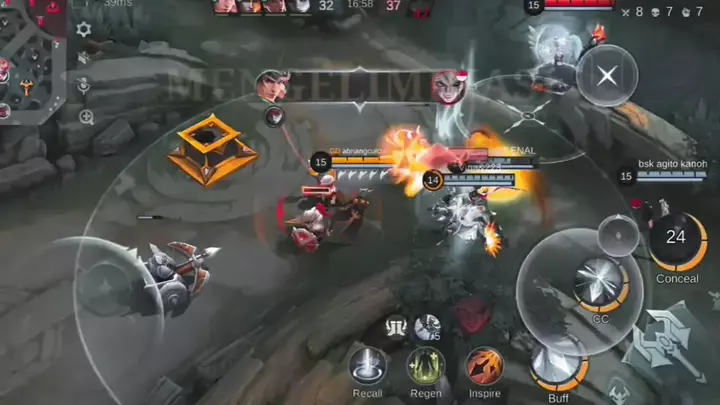The height and width of the screenshot is (405, 720).
Task: Click the small helmet icon above Recall
Action: (398, 325)
